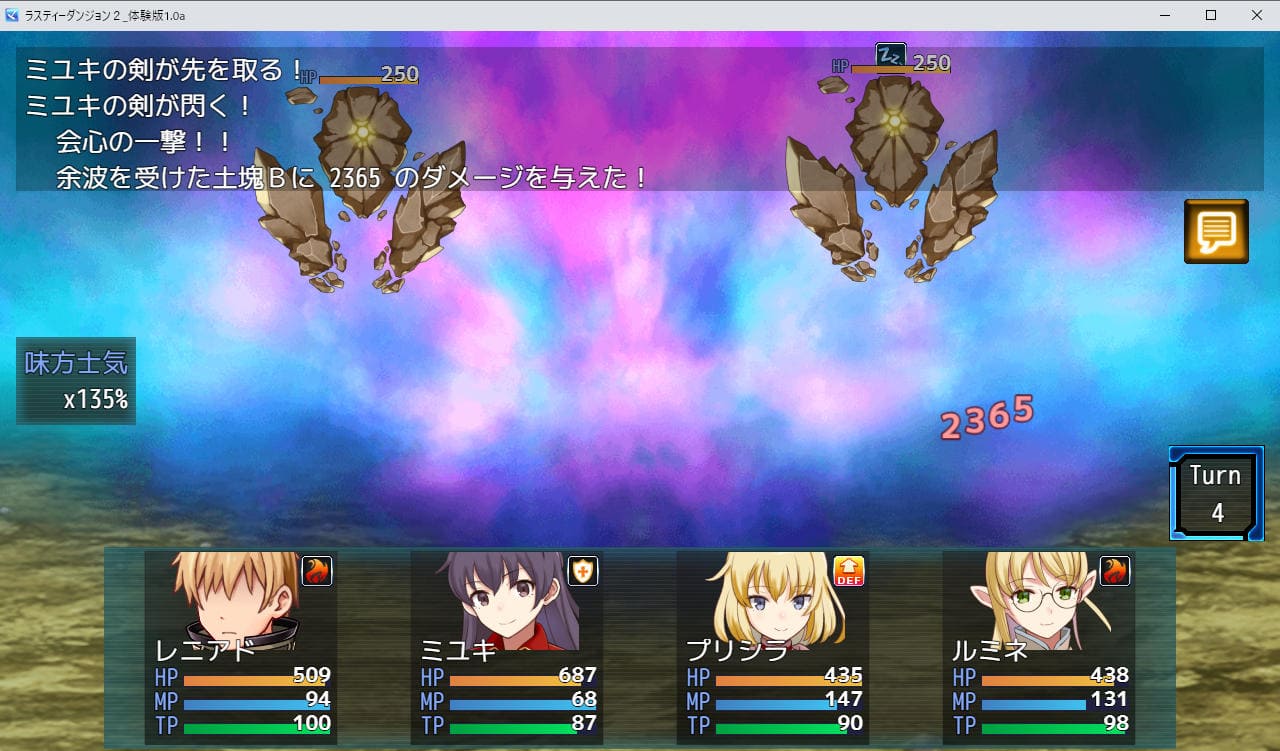This screenshot has width=1280, height=751.
Task: Select Miyuki's party status panel
Action: (507, 647)
